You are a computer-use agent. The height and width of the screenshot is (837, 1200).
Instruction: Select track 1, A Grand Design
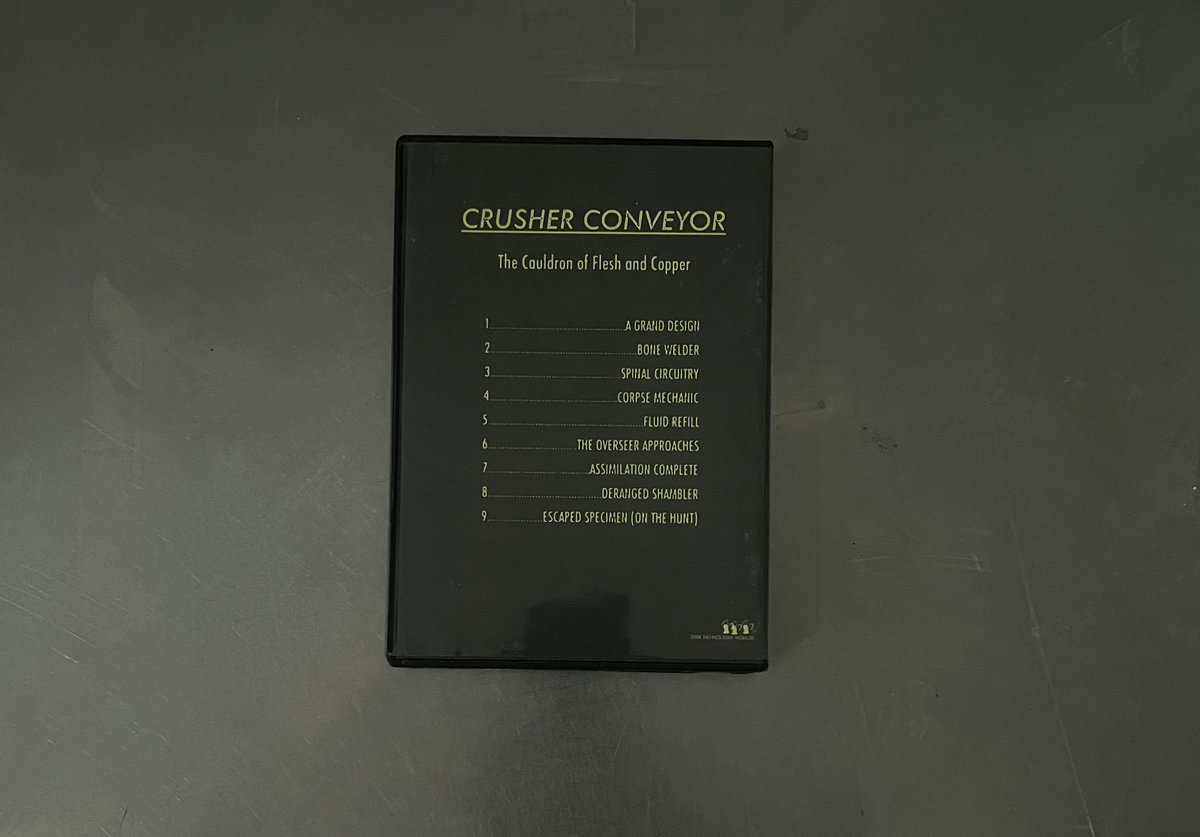click(662, 326)
